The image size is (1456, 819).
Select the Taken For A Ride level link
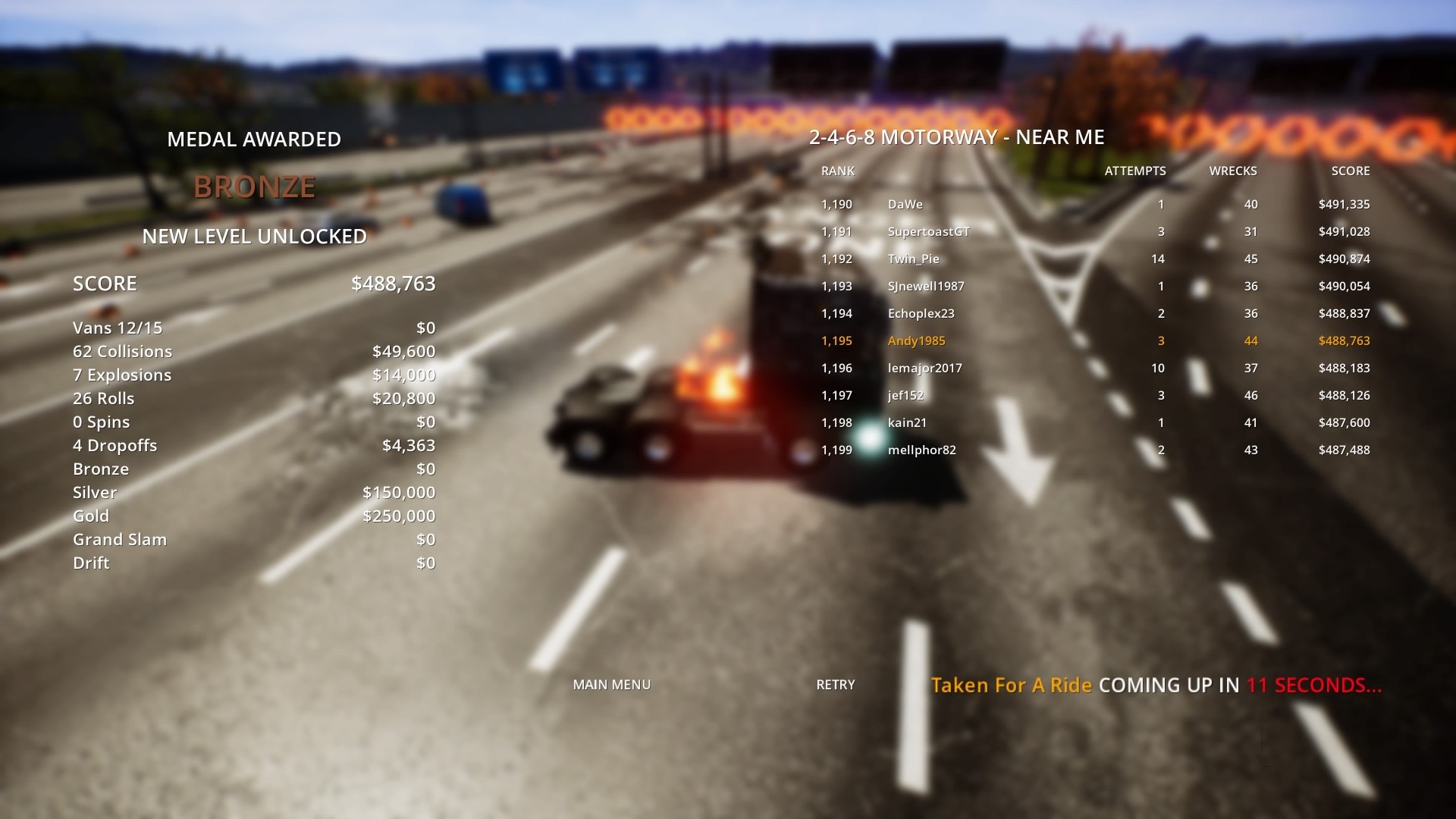(1012, 684)
